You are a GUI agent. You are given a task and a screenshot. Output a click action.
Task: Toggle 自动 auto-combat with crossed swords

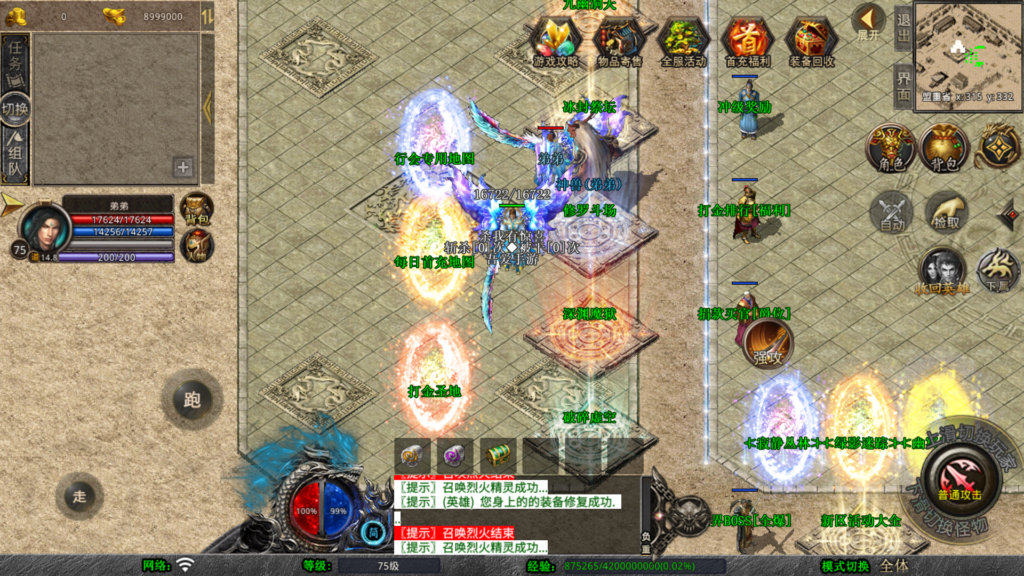[x=889, y=212]
